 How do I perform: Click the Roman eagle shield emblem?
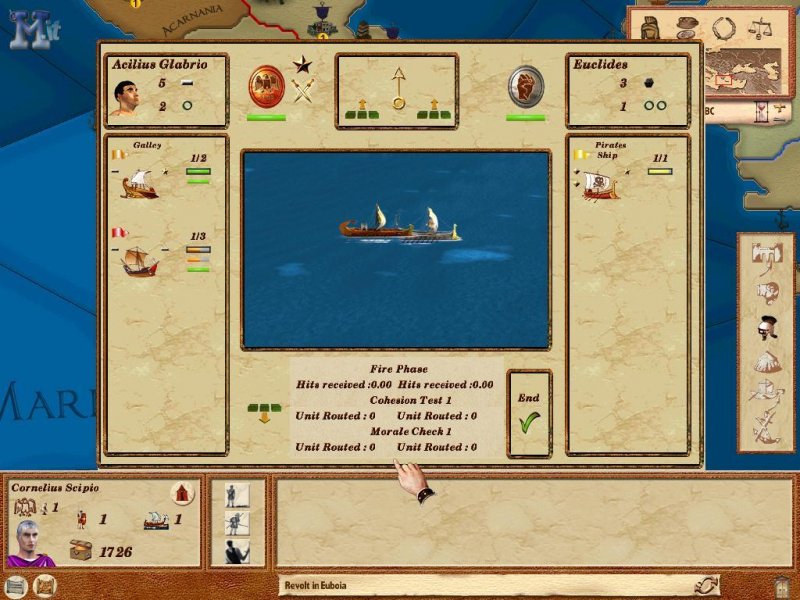click(x=267, y=84)
